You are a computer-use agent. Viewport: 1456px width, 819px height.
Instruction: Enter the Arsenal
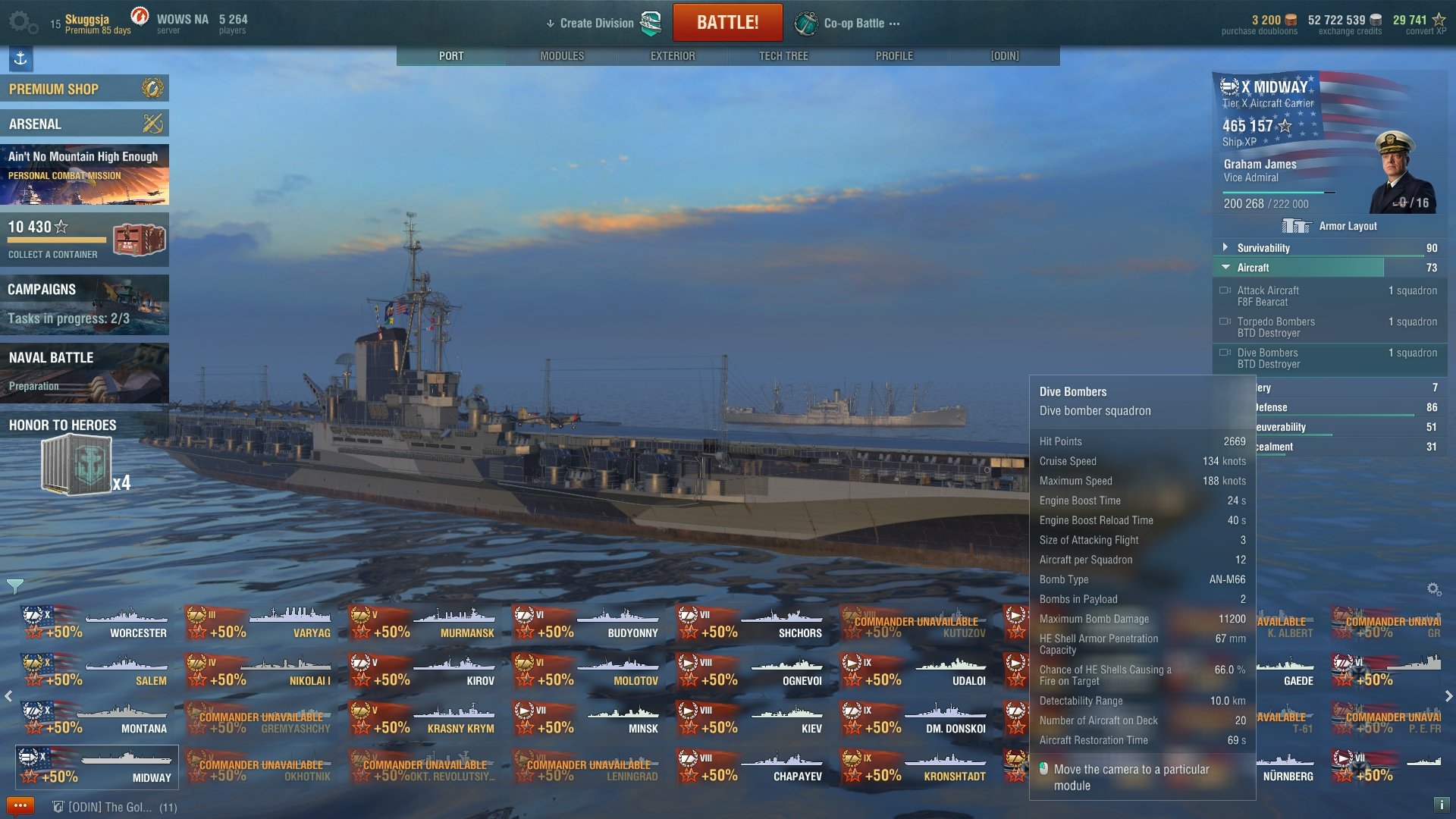(84, 124)
